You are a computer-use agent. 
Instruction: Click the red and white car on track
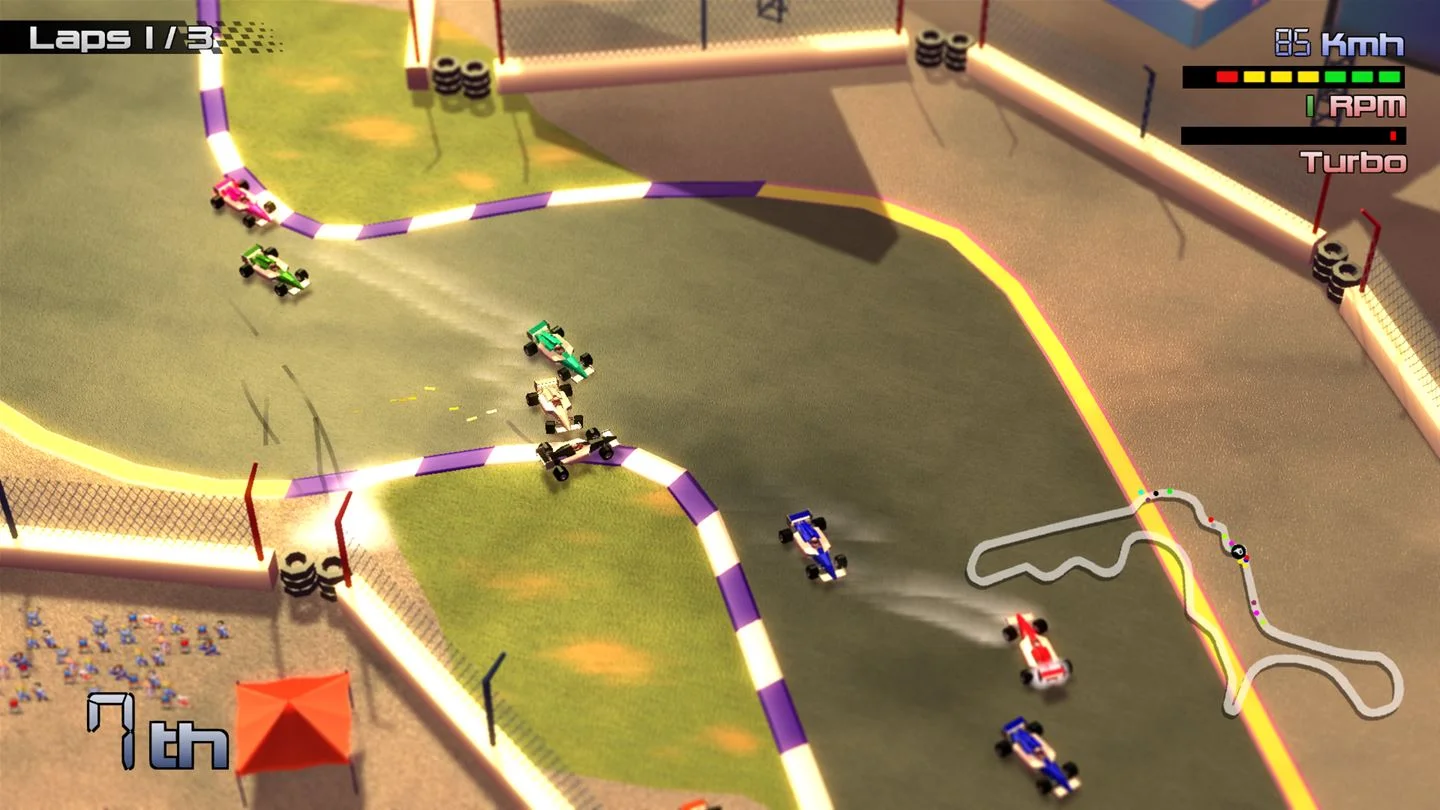click(x=1035, y=650)
